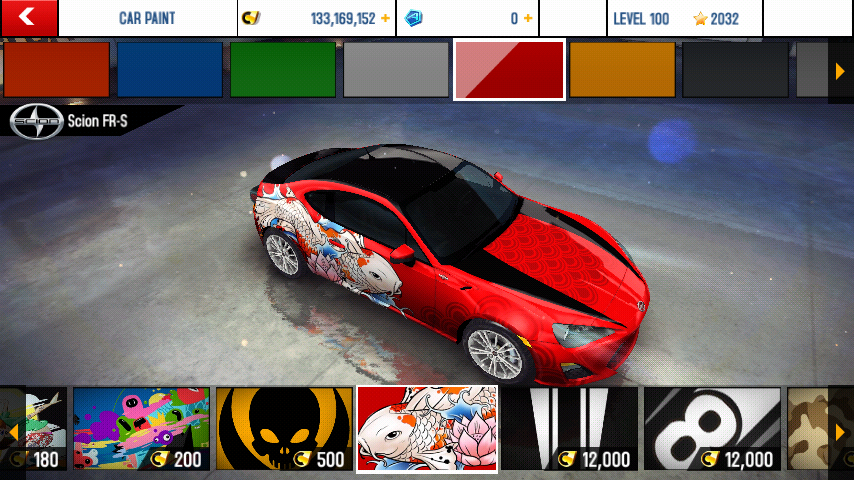The image size is (854, 480).
Task: Select the dark charcoal paint swatch
Action: point(736,69)
